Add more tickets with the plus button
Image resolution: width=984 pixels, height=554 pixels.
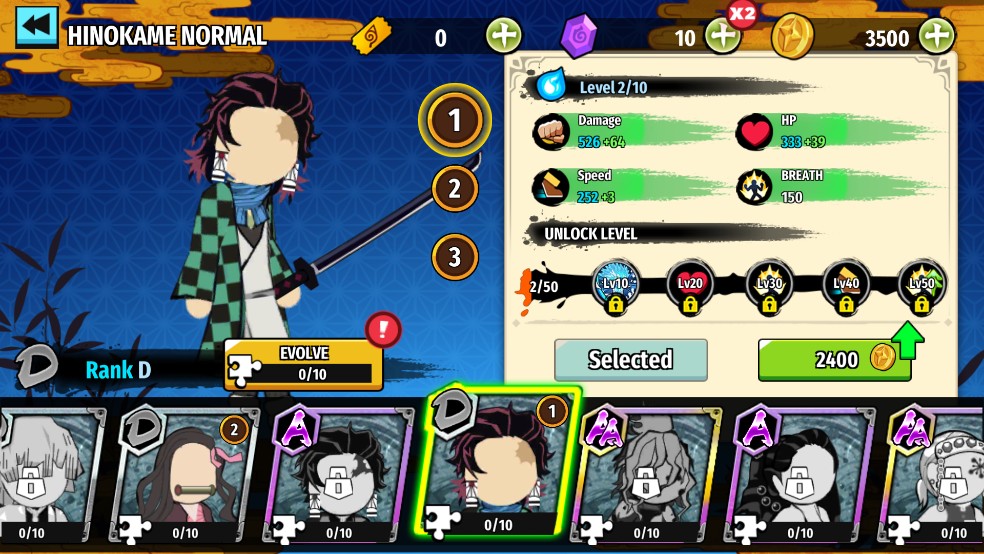[504, 37]
